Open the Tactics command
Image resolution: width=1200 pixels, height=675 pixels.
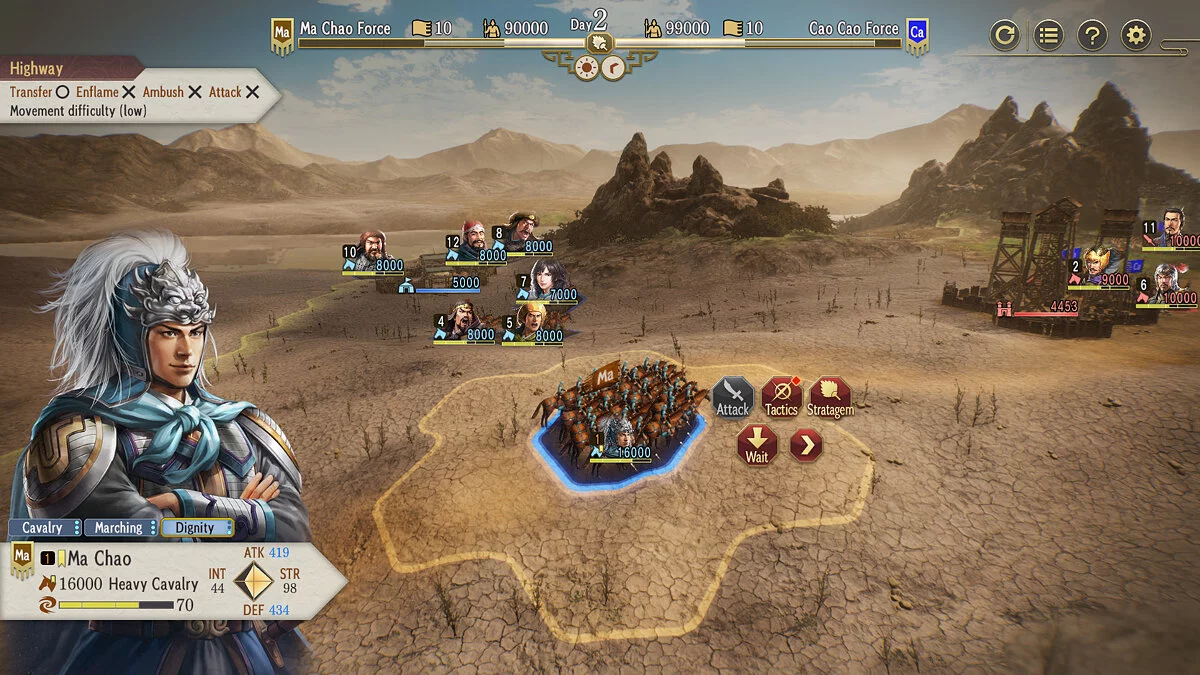click(x=781, y=397)
